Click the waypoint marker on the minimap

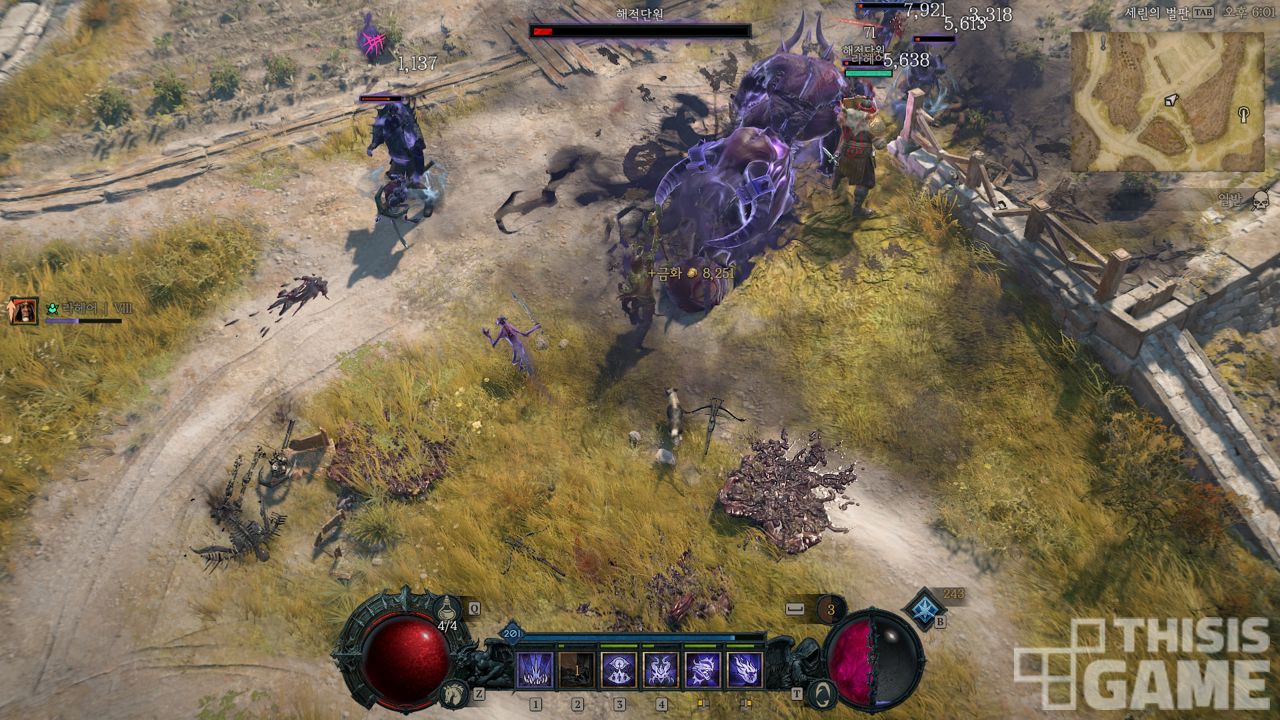coord(1244,113)
